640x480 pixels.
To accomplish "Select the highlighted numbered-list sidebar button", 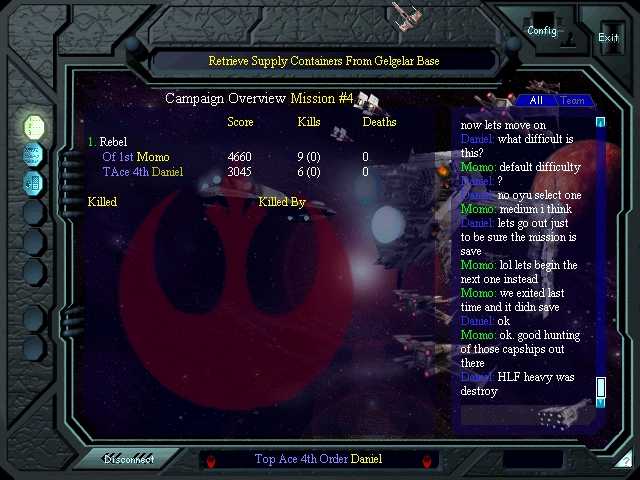I will (34, 127).
